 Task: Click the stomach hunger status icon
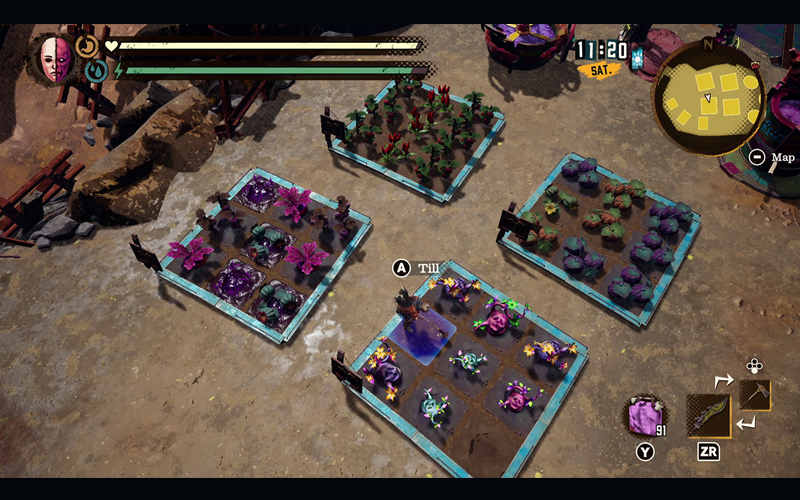[x=87, y=46]
